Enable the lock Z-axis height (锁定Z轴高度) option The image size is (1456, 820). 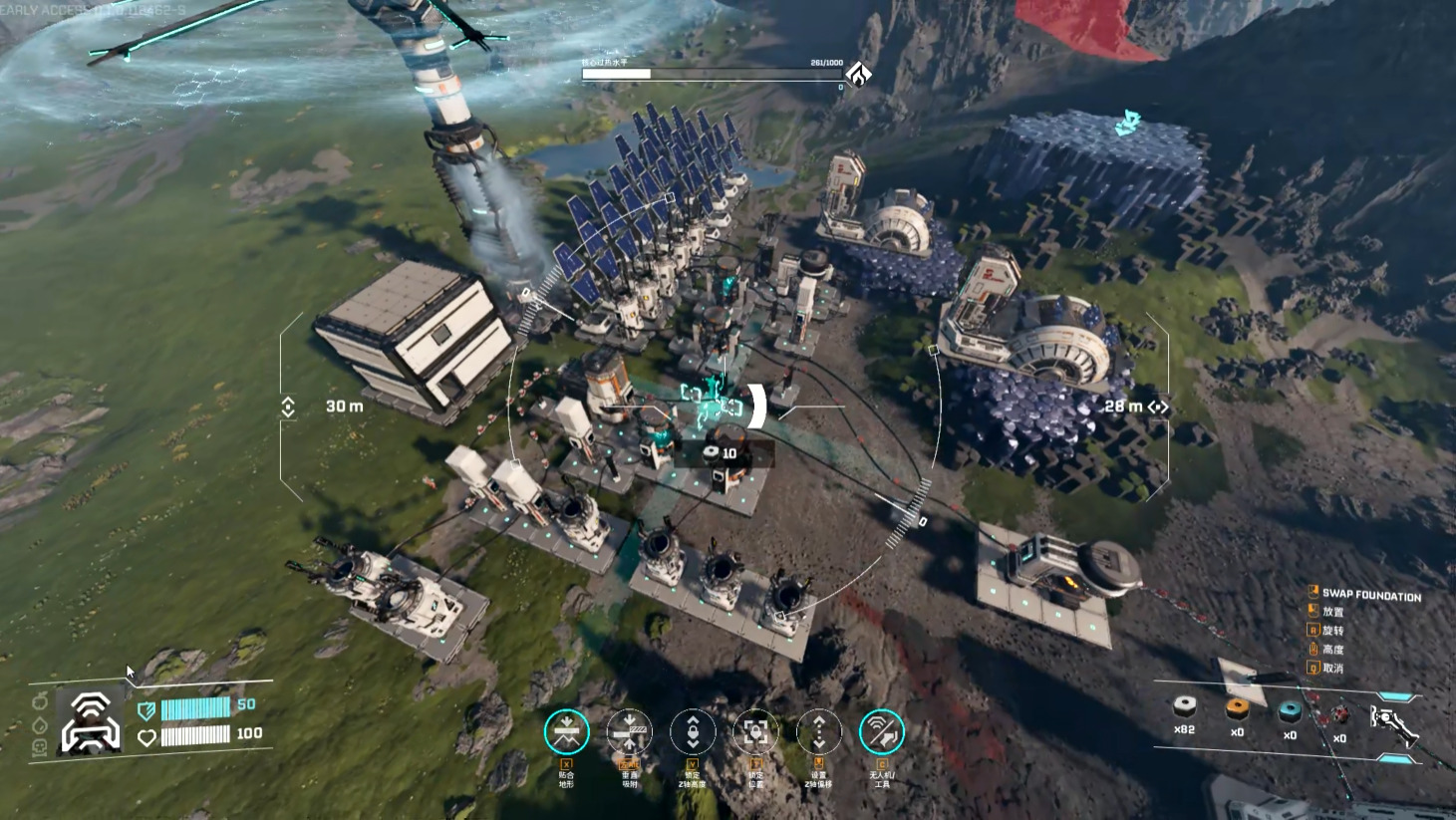[x=693, y=732]
